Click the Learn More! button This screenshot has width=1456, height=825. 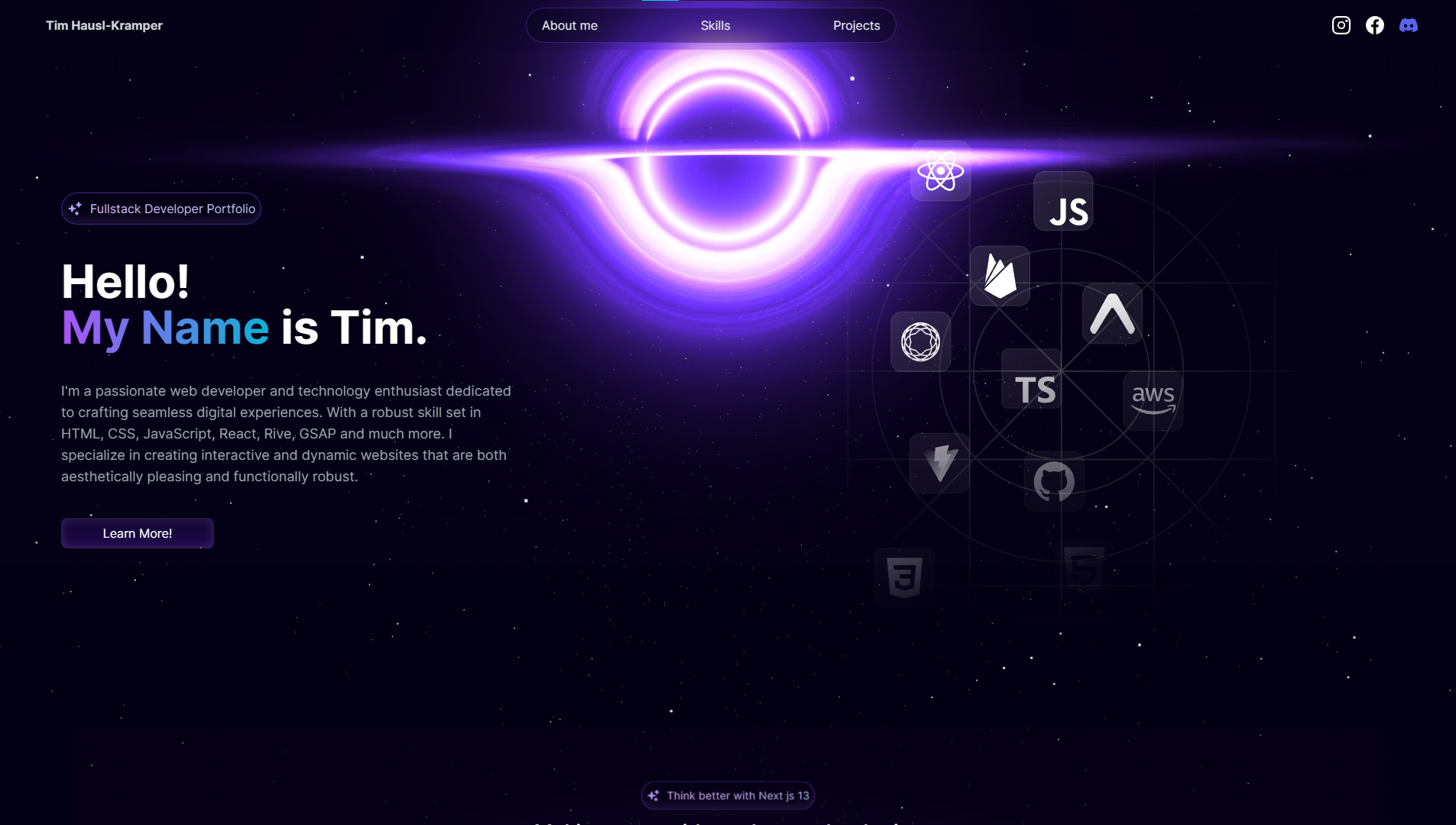pyautogui.click(x=138, y=533)
